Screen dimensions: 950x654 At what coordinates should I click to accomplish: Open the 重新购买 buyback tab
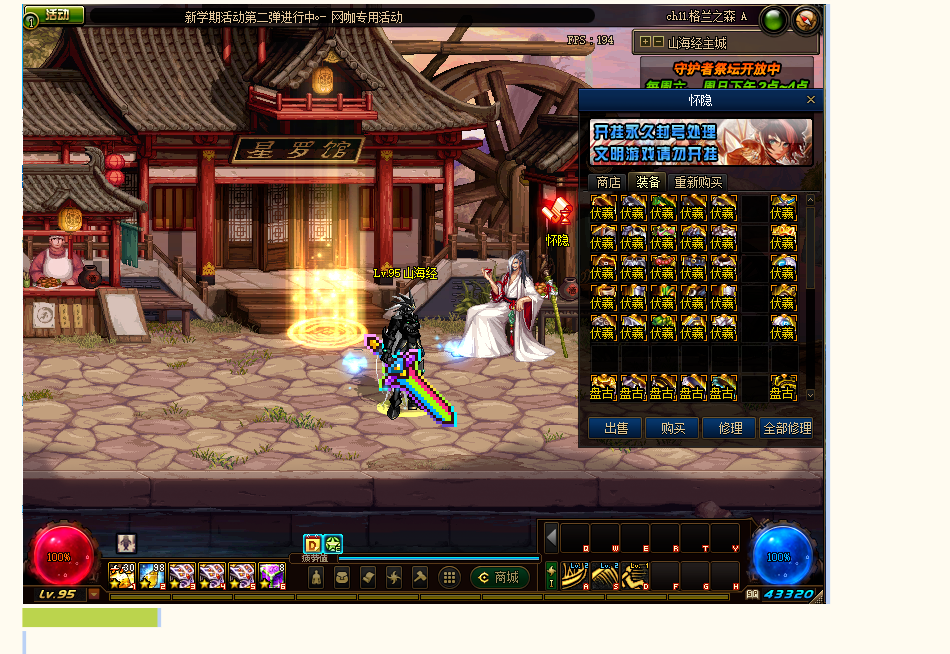click(x=698, y=182)
